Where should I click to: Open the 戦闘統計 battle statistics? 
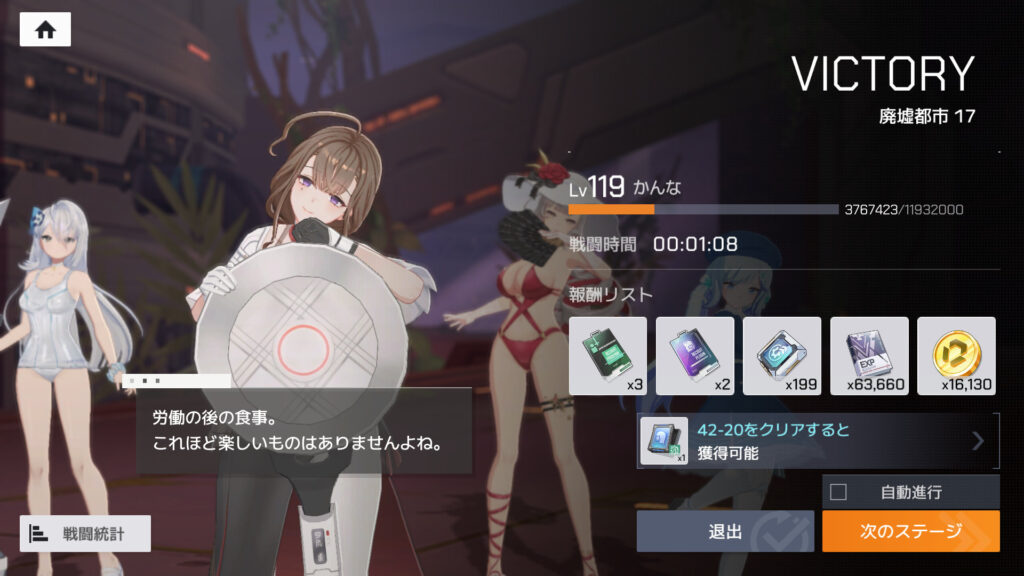coord(85,534)
